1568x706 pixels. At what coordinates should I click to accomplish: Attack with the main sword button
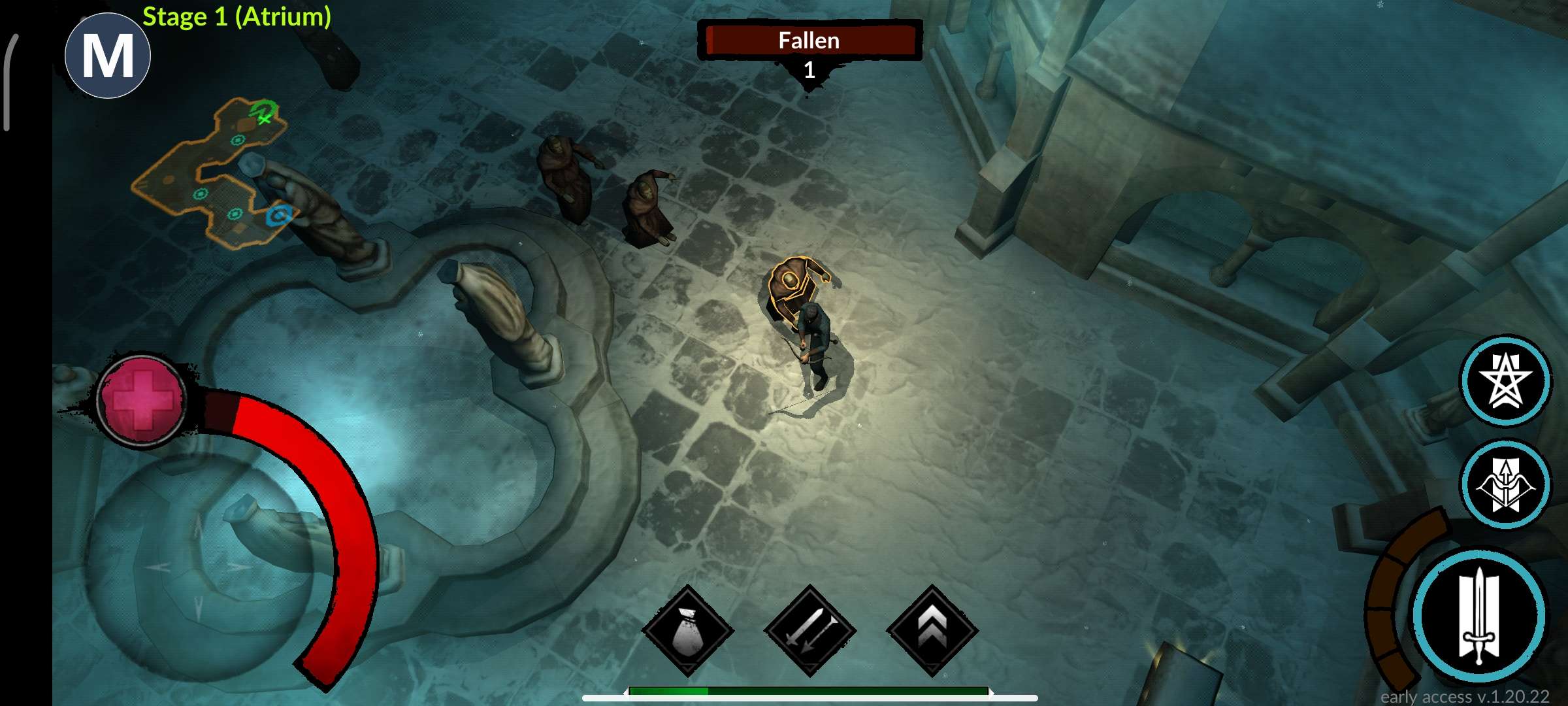point(1479,616)
